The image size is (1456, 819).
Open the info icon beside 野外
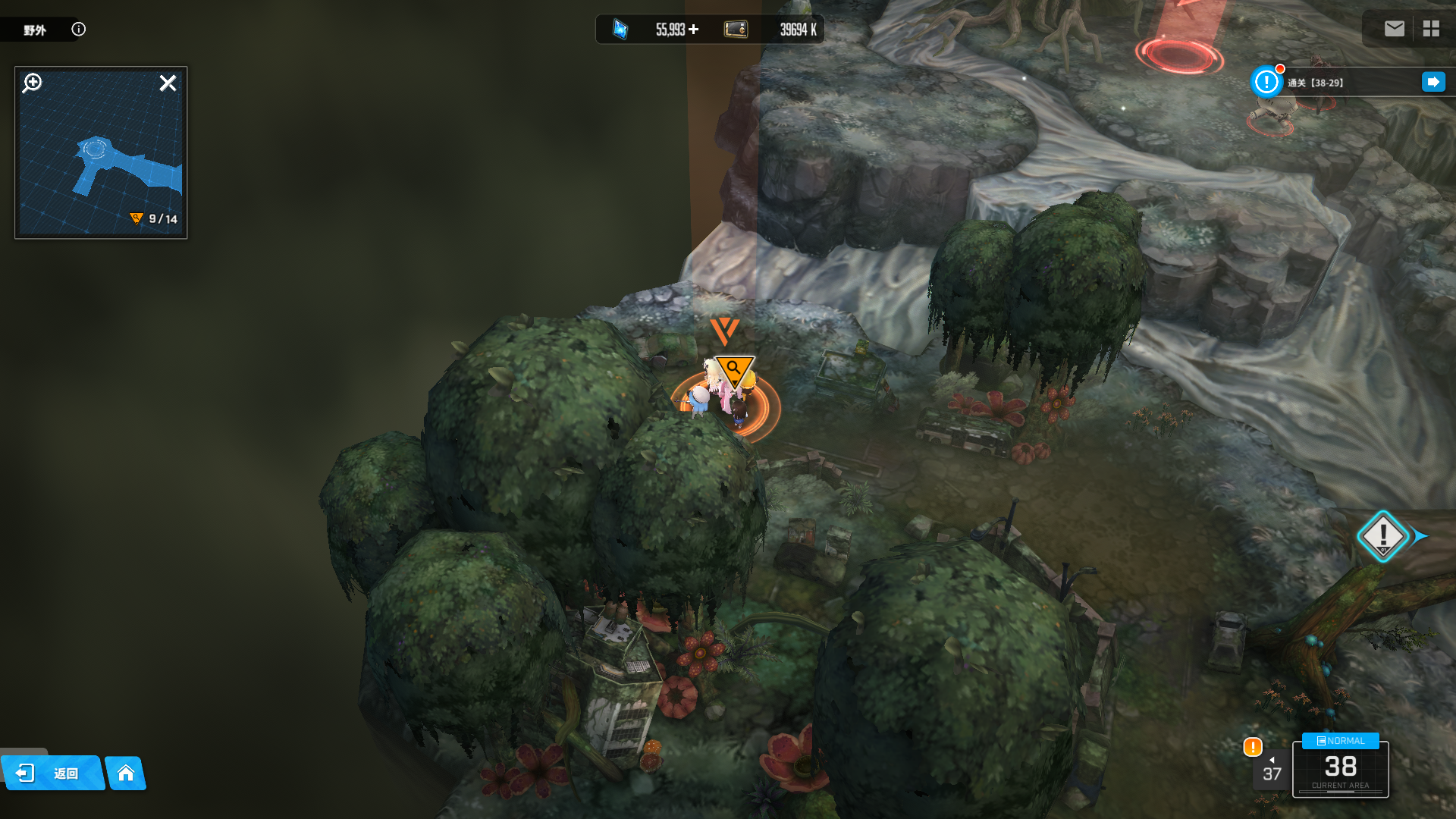tap(78, 29)
